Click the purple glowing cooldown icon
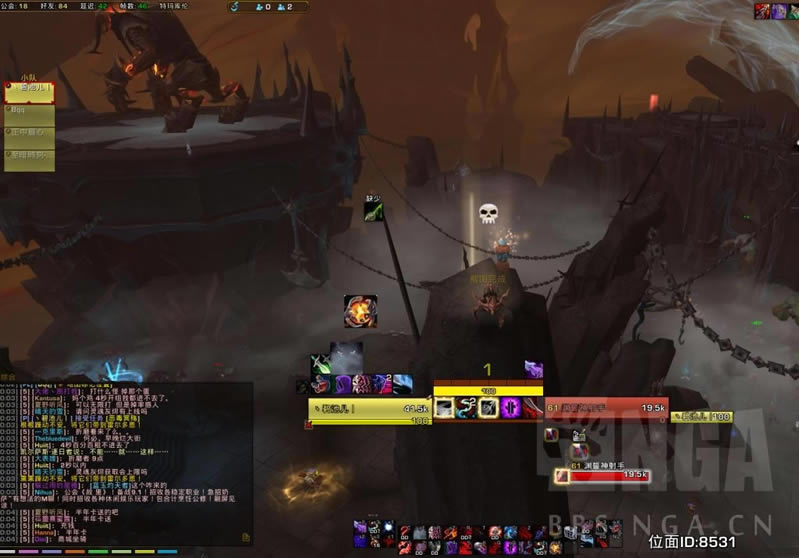The height and width of the screenshot is (558, 799). (x=509, y=407)
